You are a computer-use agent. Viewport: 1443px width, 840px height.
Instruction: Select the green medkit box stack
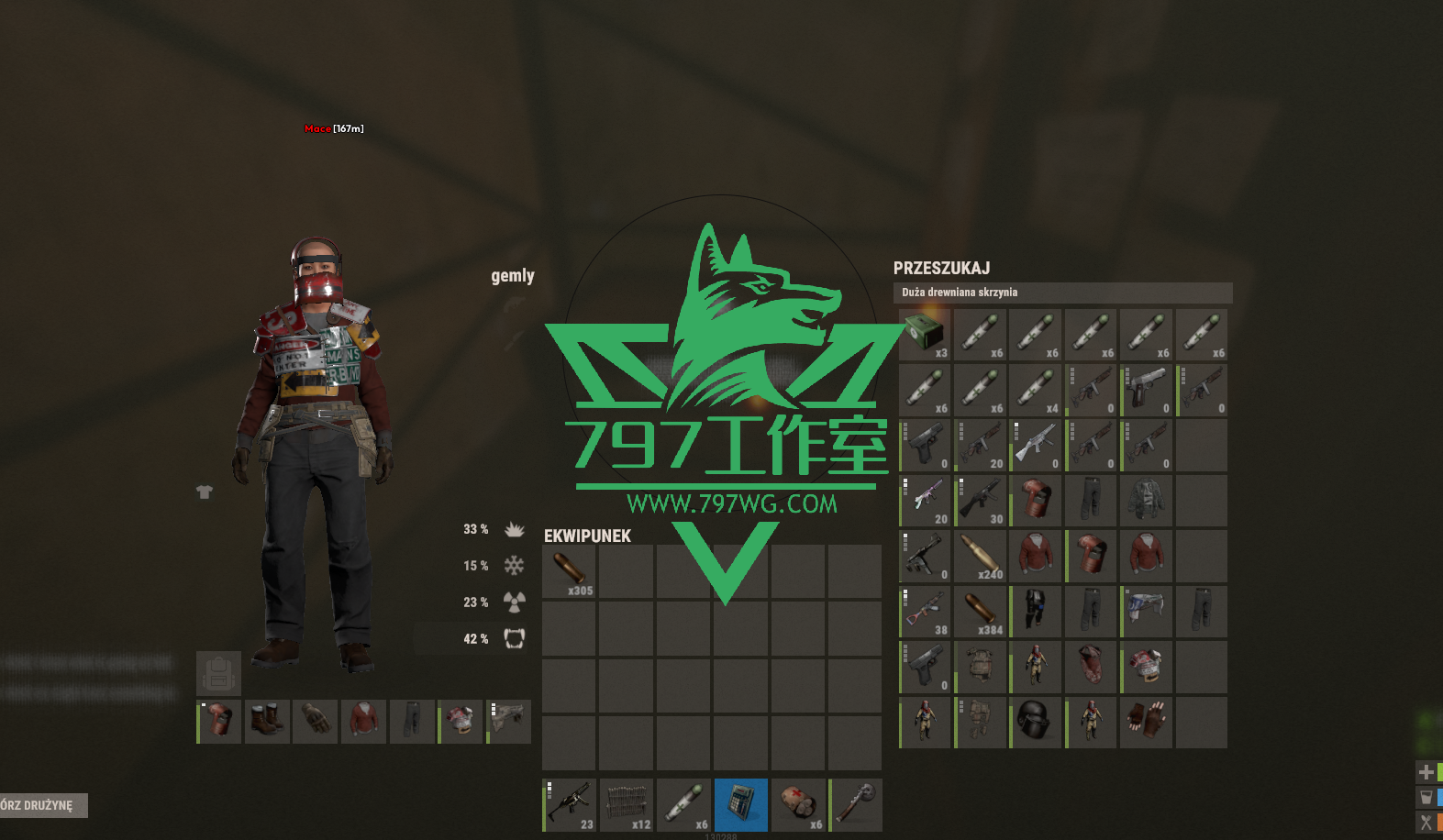pos(925,335)
